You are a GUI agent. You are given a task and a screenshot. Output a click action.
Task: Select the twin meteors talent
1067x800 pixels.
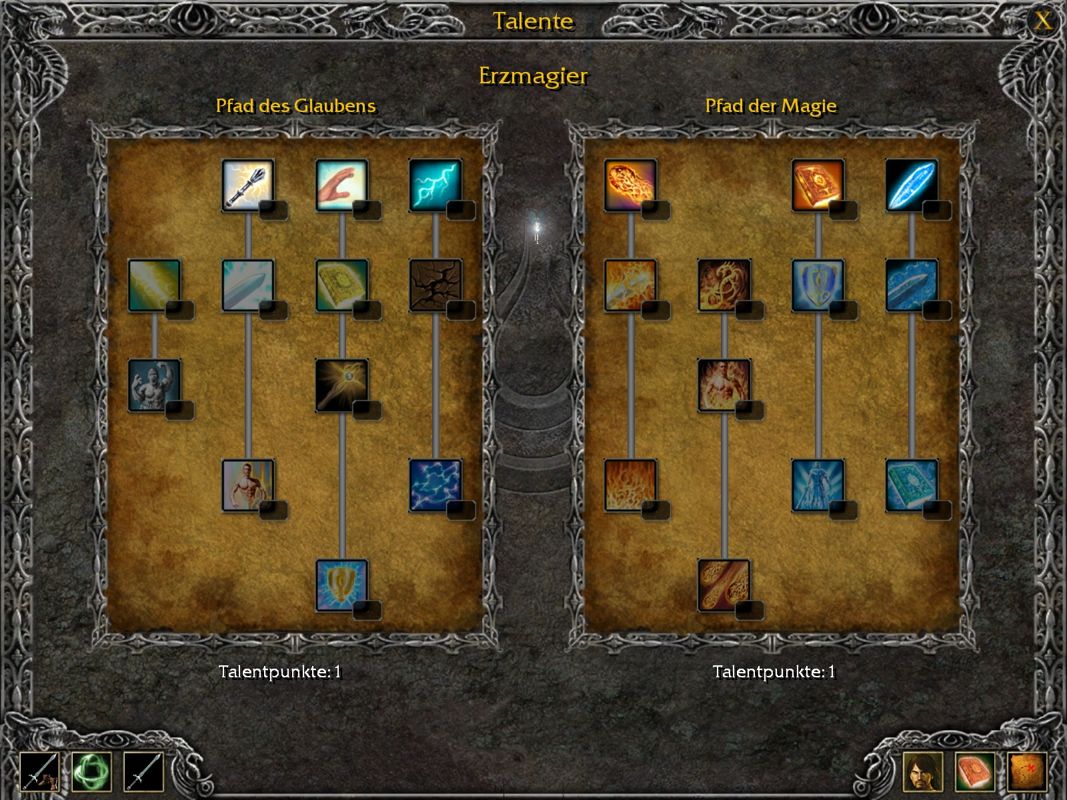[724, 585]
